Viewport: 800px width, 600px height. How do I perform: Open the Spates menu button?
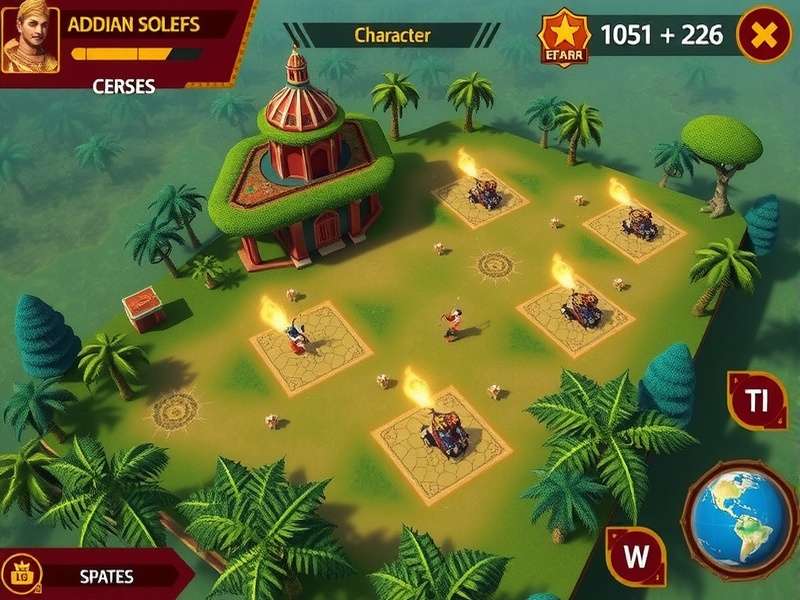click(x=105, y=577)
